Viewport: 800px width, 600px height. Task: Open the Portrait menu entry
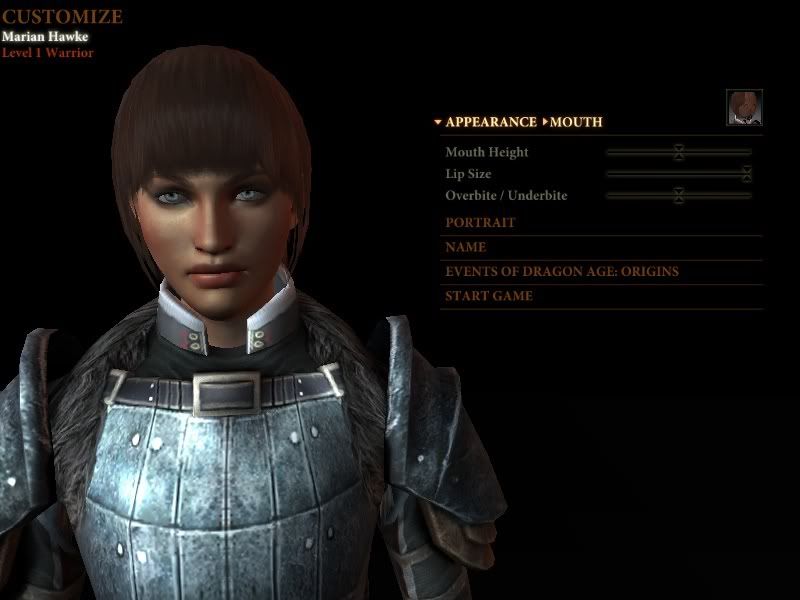480,223
